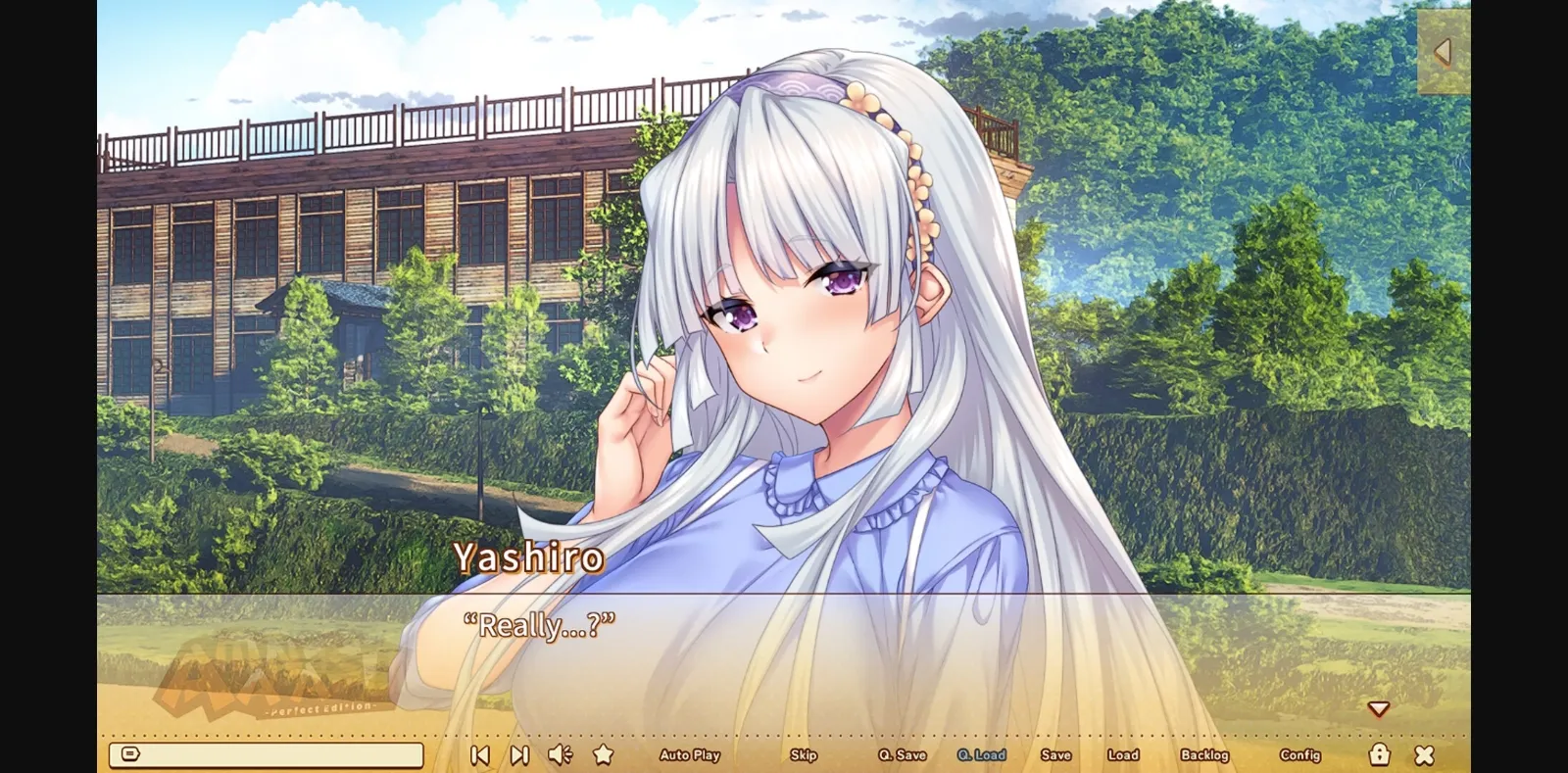Image resolution: width=1568 pixels, height=773 pixels.
Task: Open the Config settings screen
Action: 1302,754
